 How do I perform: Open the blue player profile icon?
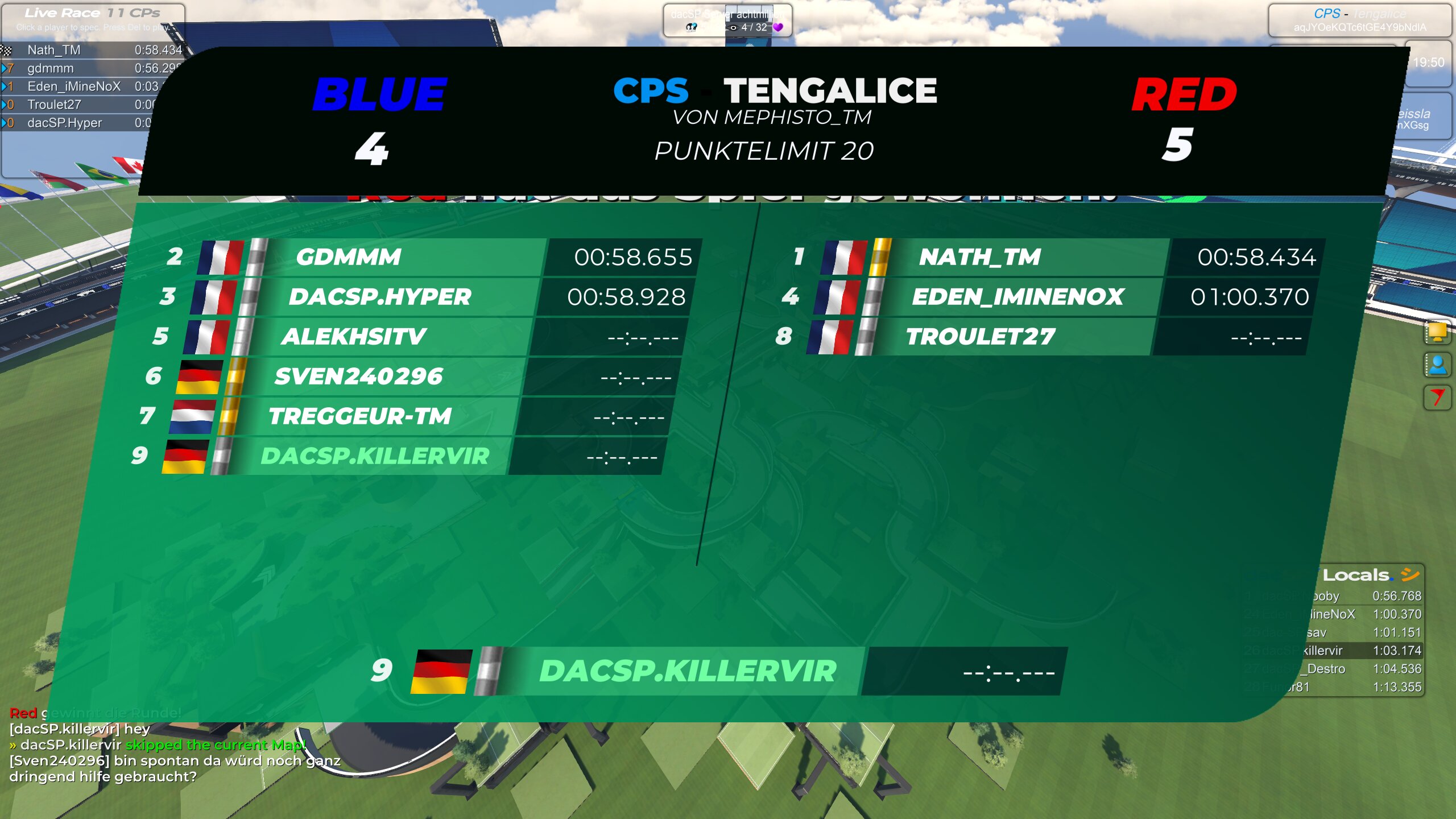[x=1437, y=365]
